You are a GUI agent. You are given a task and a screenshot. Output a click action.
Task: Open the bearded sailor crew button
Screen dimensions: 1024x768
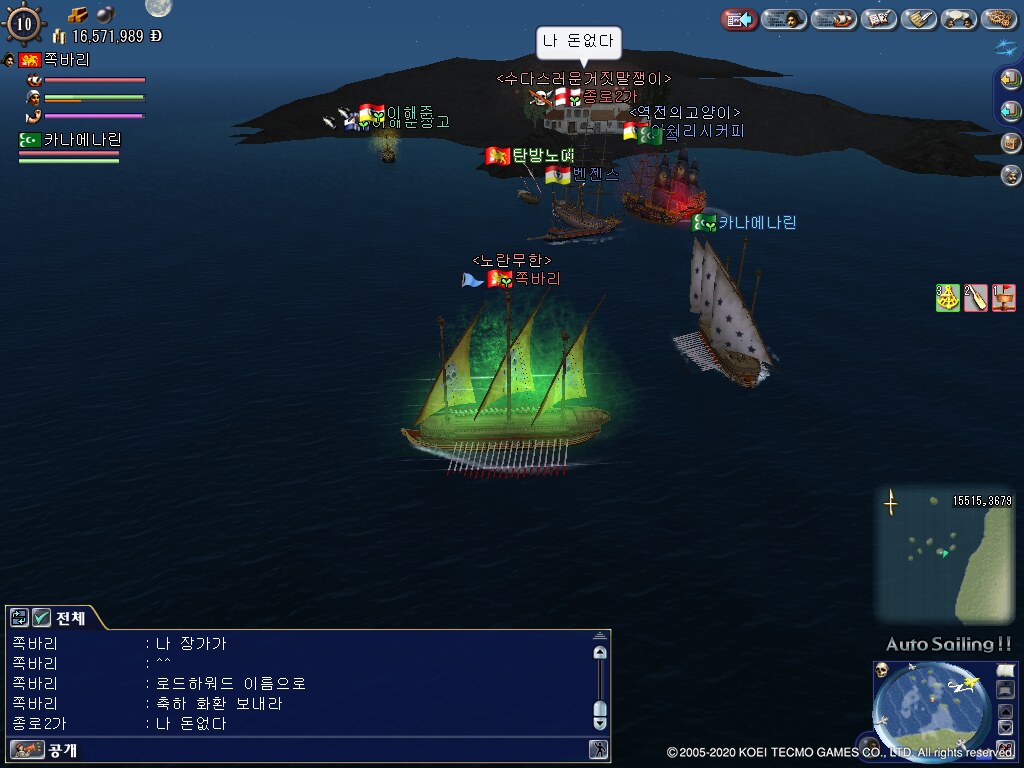tap(1010, 175)
